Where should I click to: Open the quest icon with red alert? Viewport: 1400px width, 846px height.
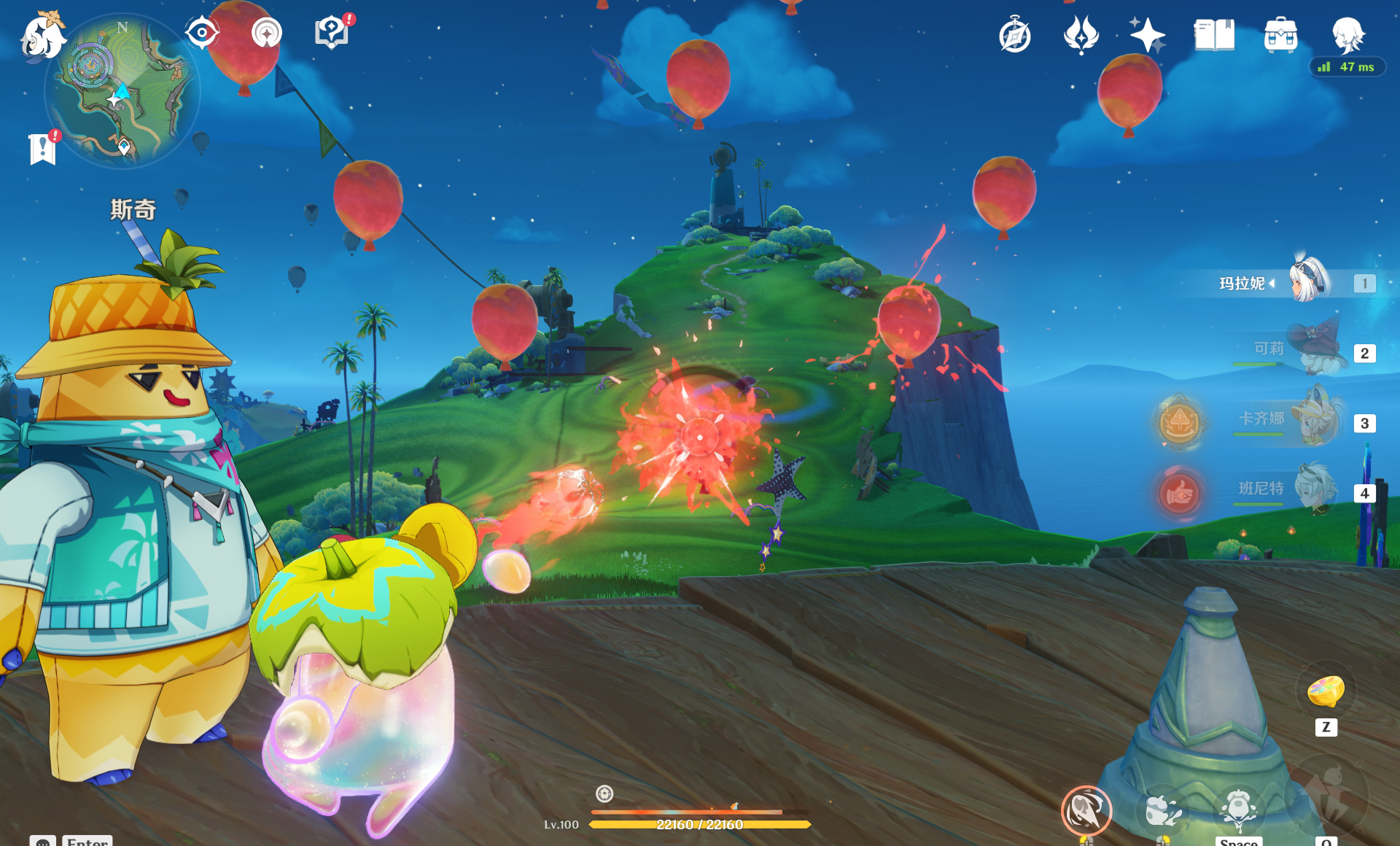(x=332, y=33)
